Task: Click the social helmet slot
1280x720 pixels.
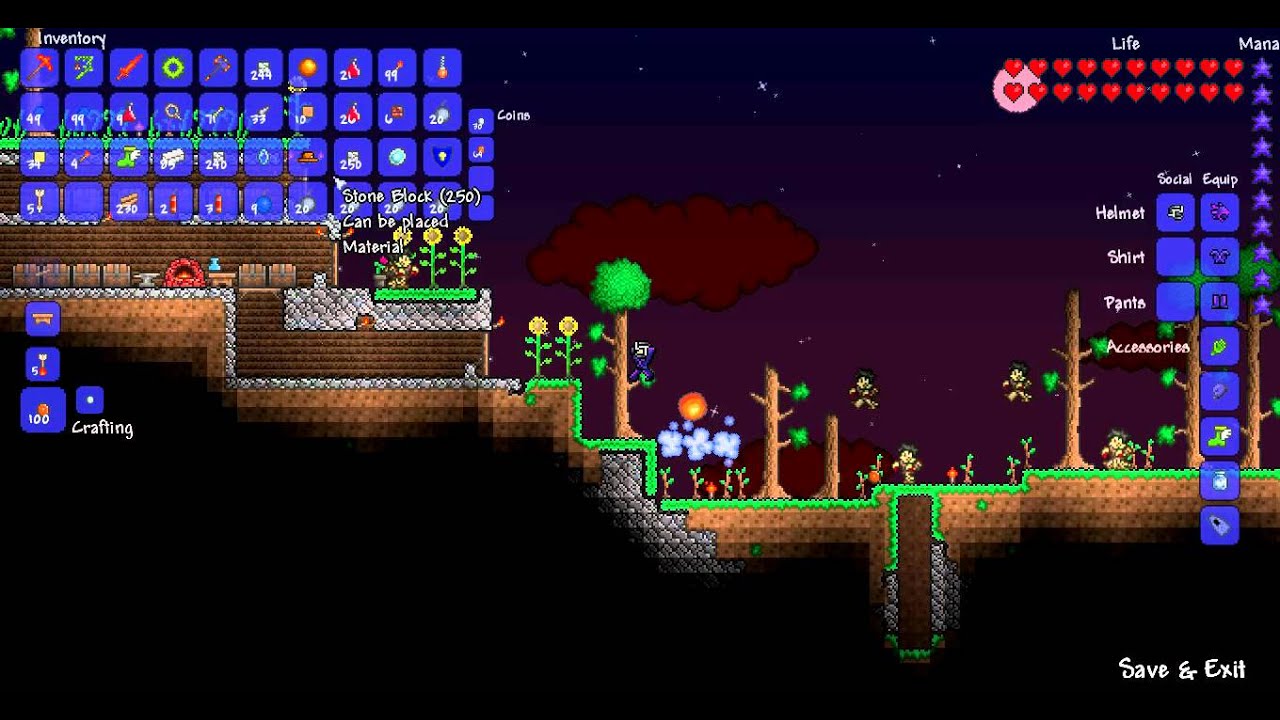Action: point(1176,212)
